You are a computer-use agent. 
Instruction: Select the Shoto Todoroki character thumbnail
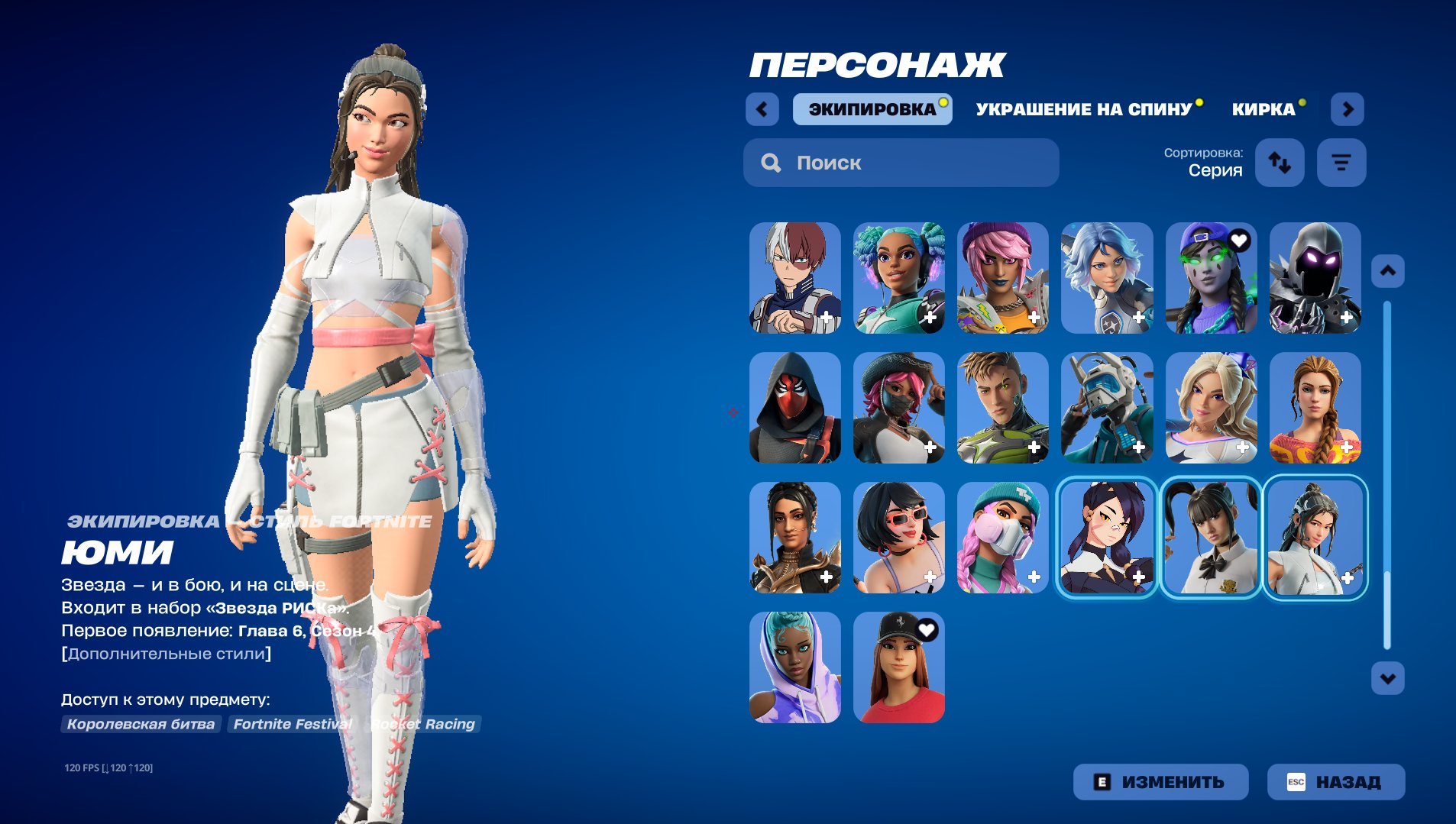click(x=797, y=278)
